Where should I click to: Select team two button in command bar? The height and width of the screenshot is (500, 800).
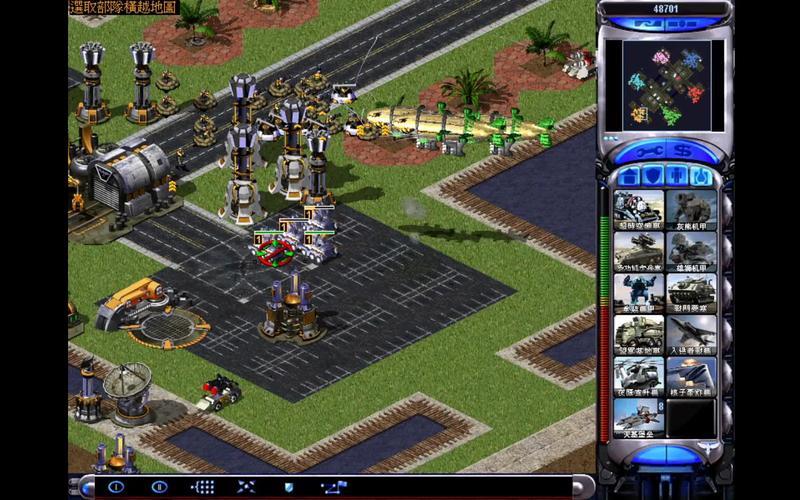coord(158,487)
